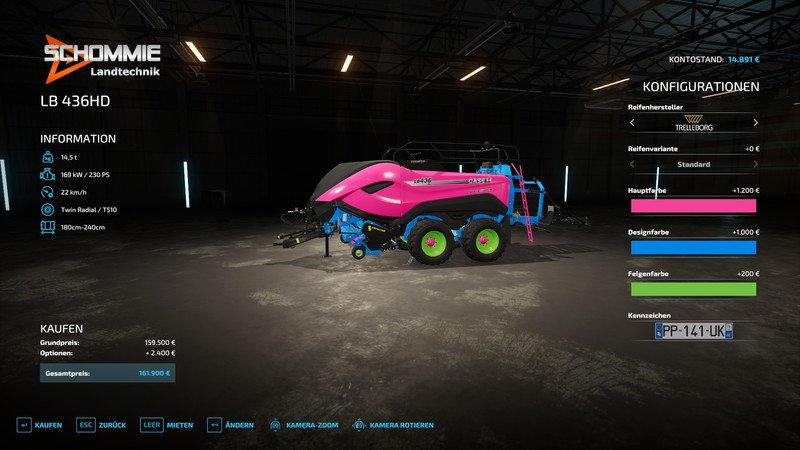Viewport: 800px width, 450px height.
Task: Change the blue Designfarbe color bar
Action: tap(693, 247)
